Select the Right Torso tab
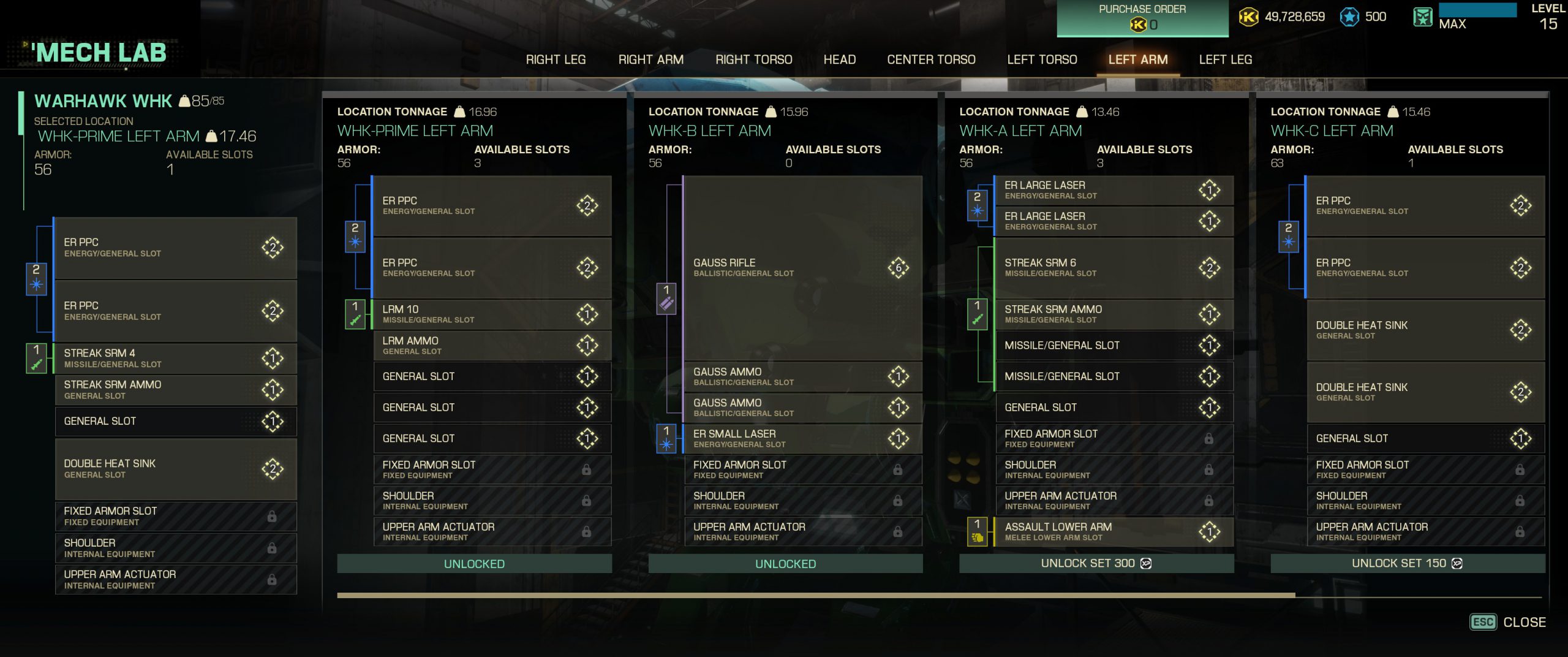Image resolution: width=1568 pixels, height=657 pixels. (753, 59)
